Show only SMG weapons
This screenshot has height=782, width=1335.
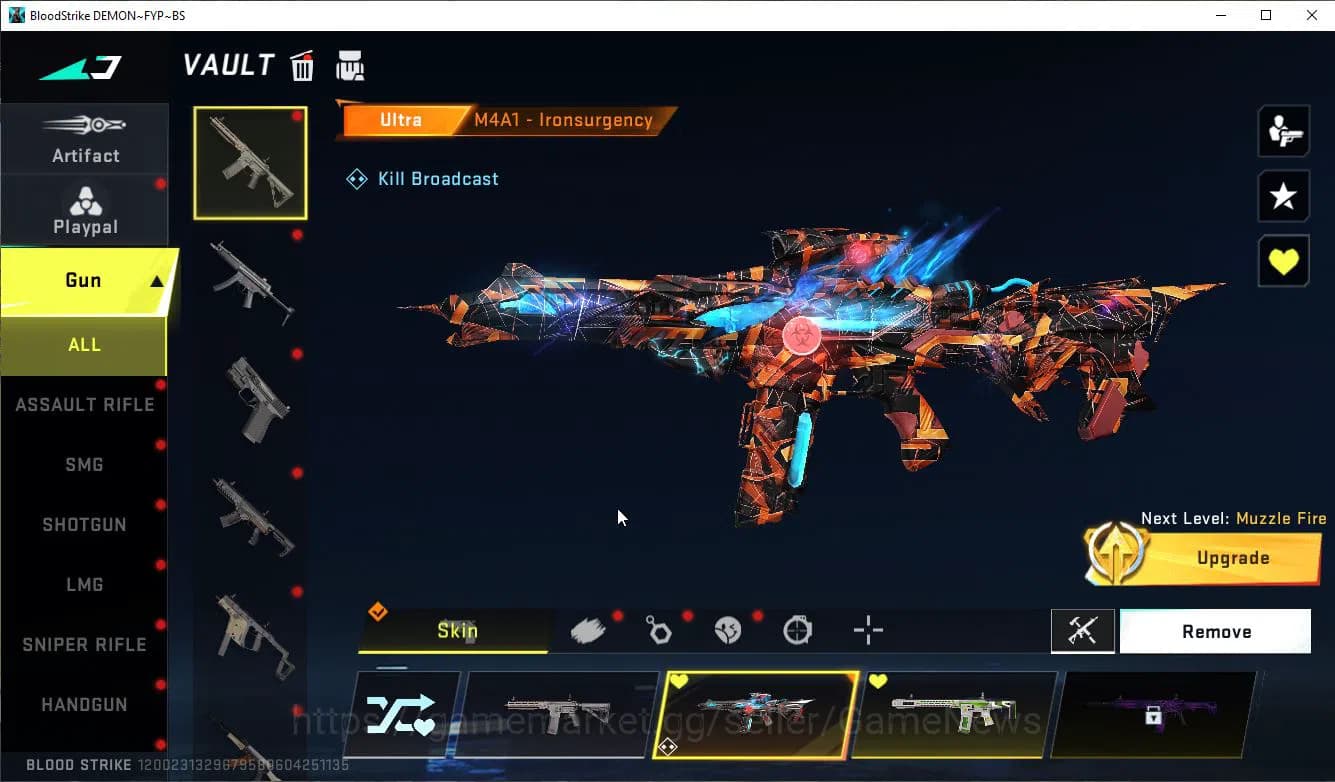[84, 465]
